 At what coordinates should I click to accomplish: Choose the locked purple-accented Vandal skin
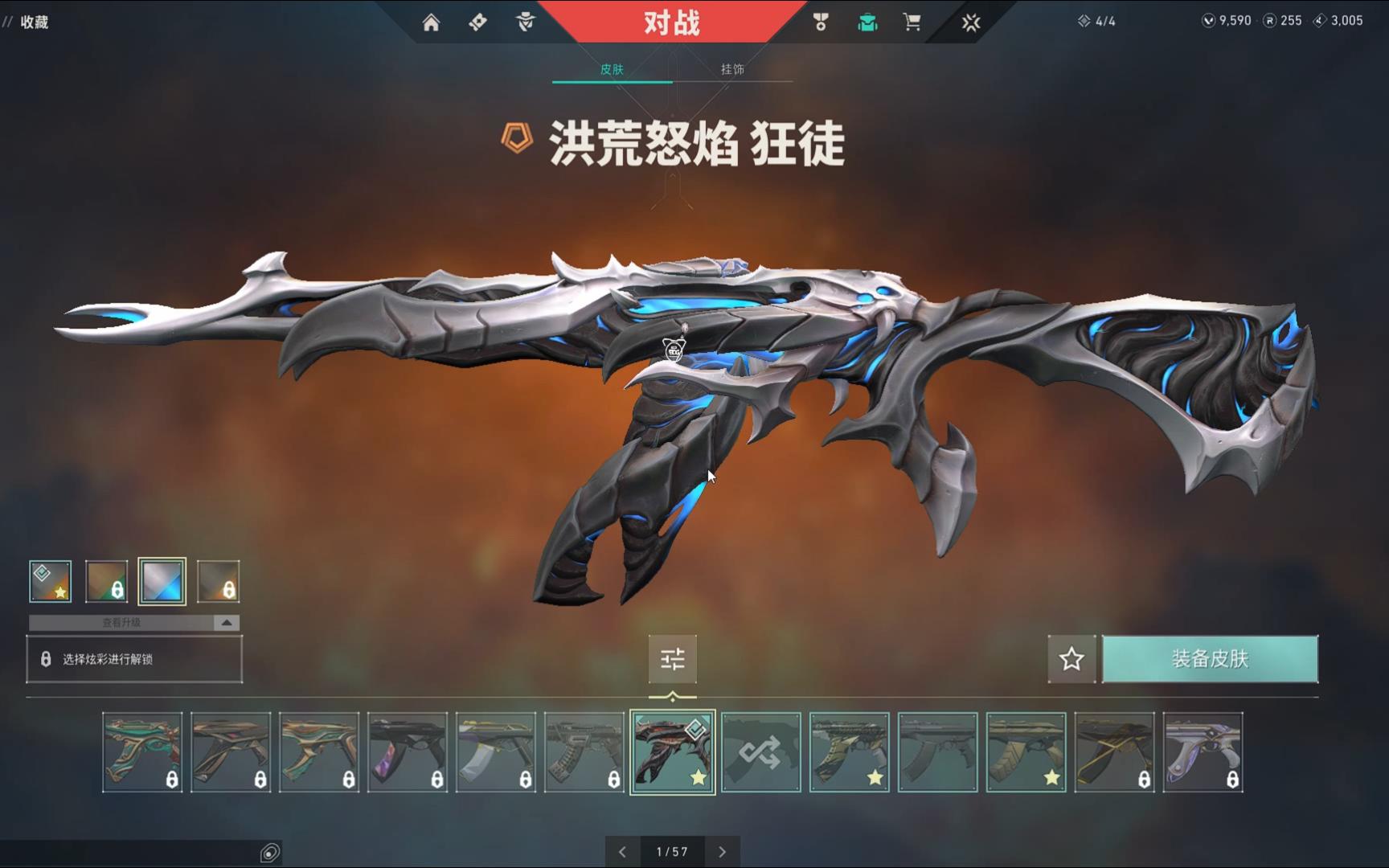coord(408,752)
